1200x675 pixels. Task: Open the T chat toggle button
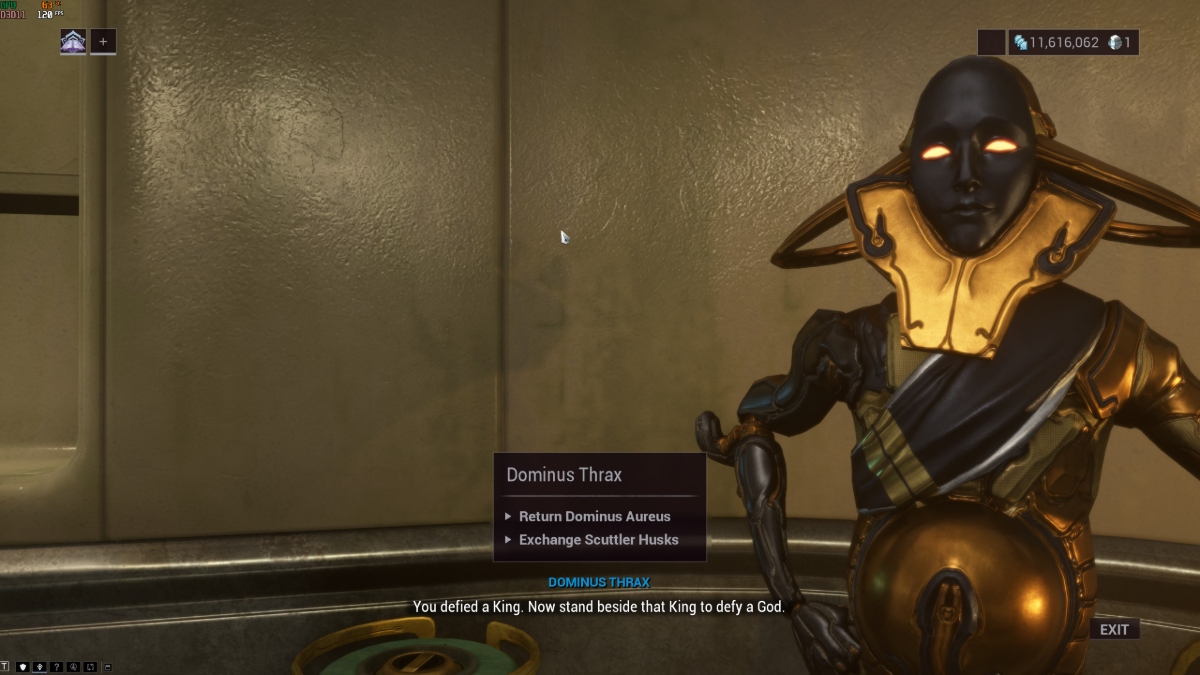[x=5, y=666]
